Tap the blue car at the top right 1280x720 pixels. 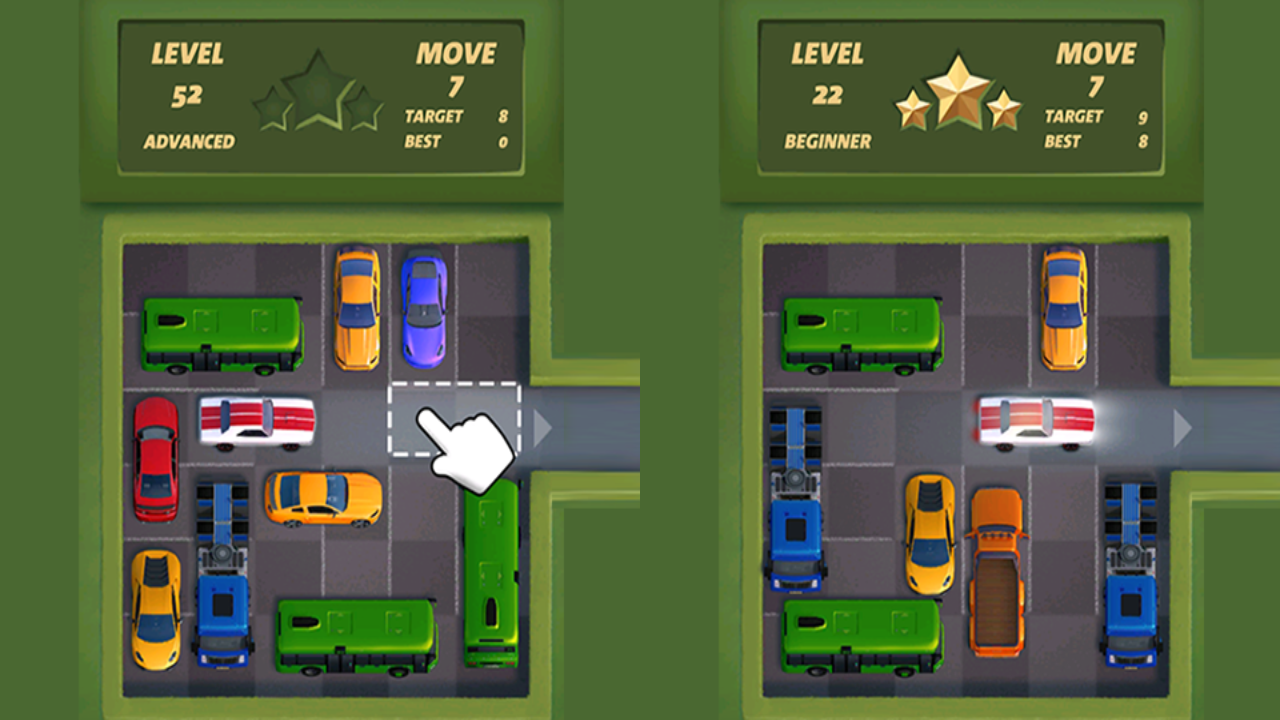427,308
